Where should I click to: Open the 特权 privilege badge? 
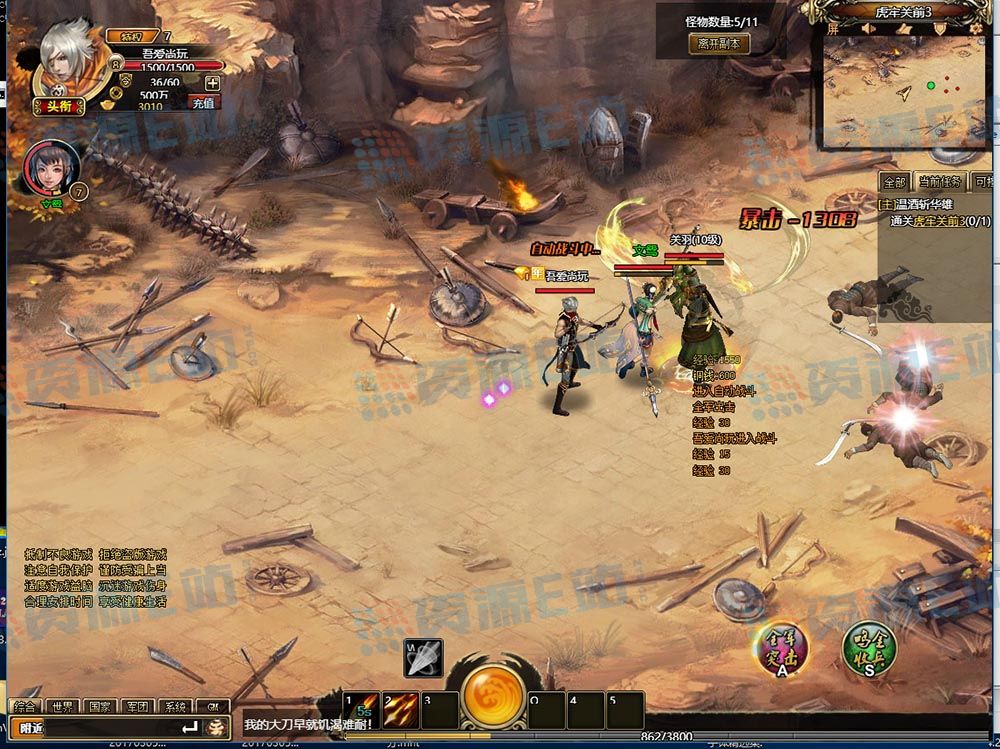coord(132,36)
